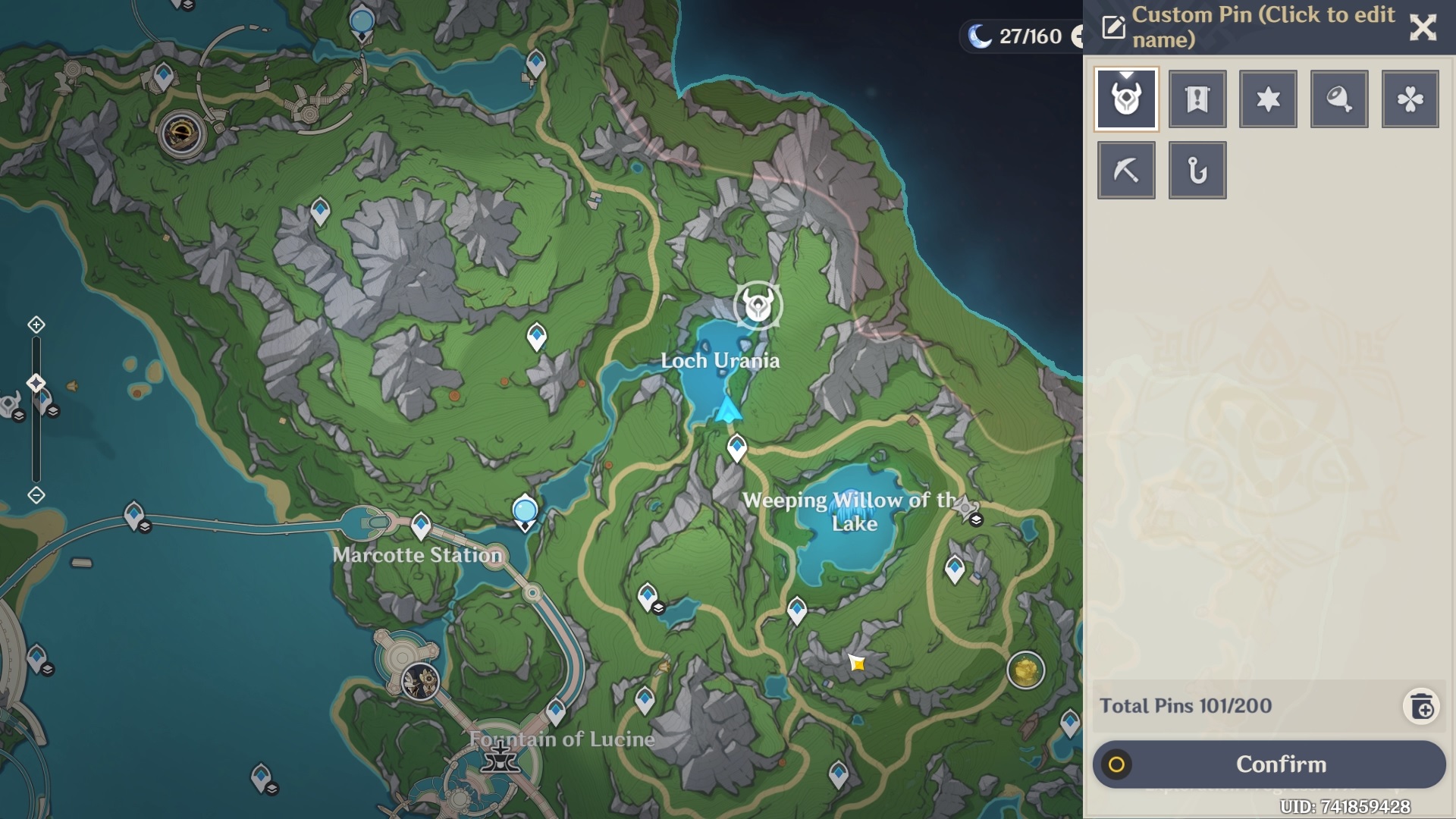The image size is (1456, 819).
Task: Edit the custom pin name
Action: tap(1113, 28)
